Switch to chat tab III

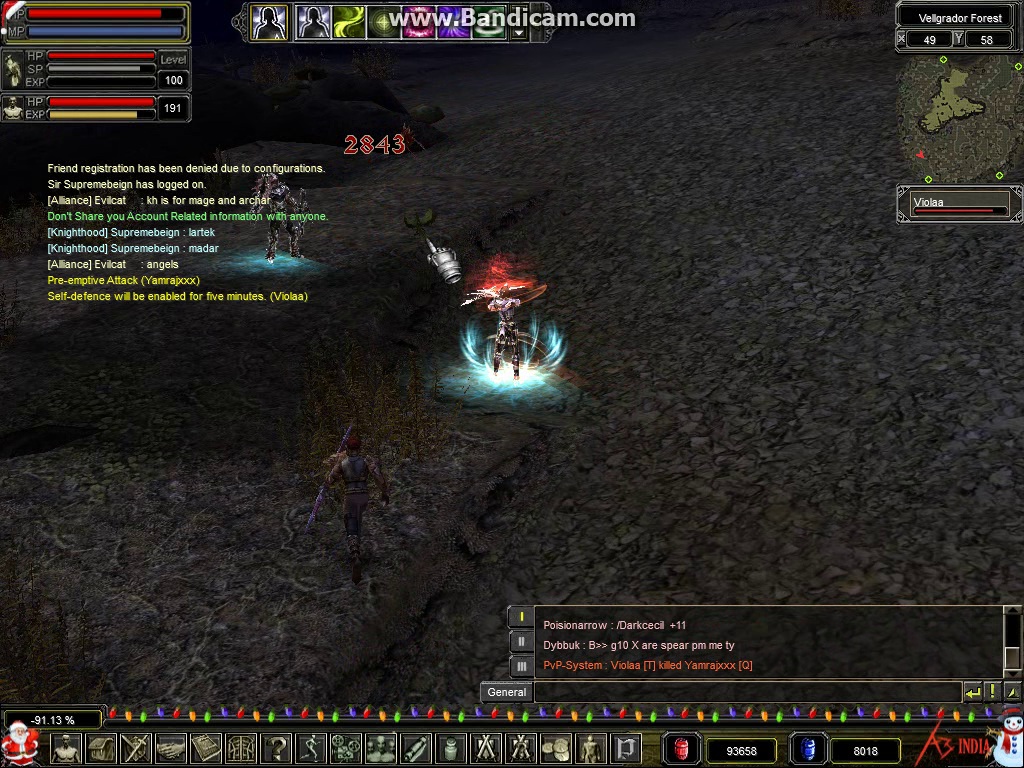tap(521, 665)
